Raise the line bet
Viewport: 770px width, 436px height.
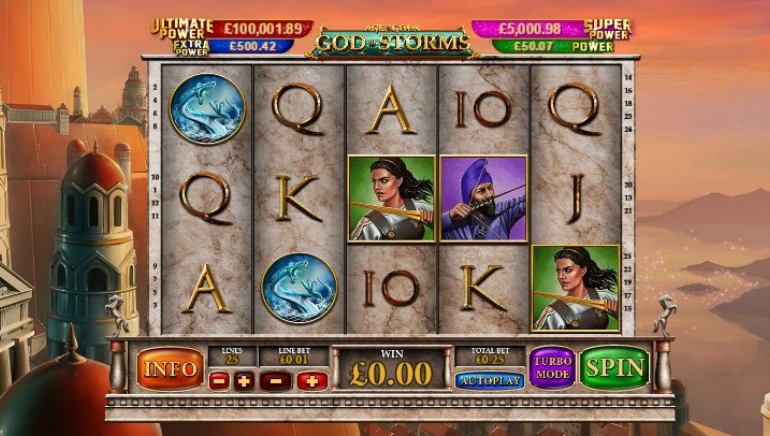[x=311, y=381]
